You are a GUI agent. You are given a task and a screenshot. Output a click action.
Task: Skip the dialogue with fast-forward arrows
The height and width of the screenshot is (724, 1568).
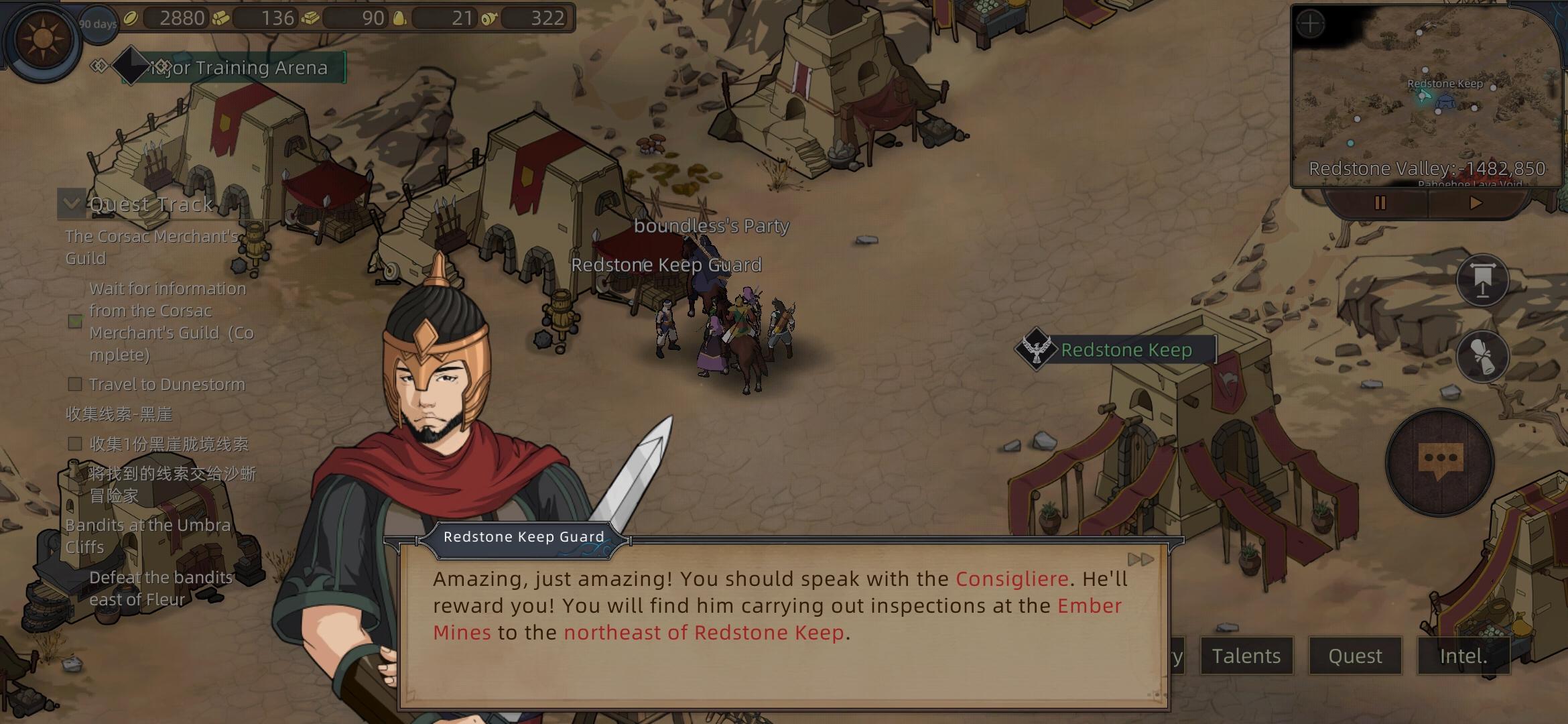pos(1140,560)
